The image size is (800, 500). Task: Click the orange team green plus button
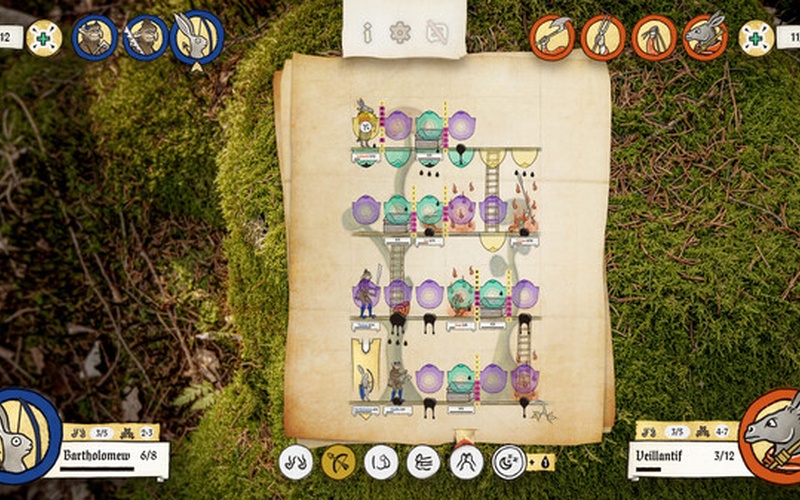click(x=756, y=38)
